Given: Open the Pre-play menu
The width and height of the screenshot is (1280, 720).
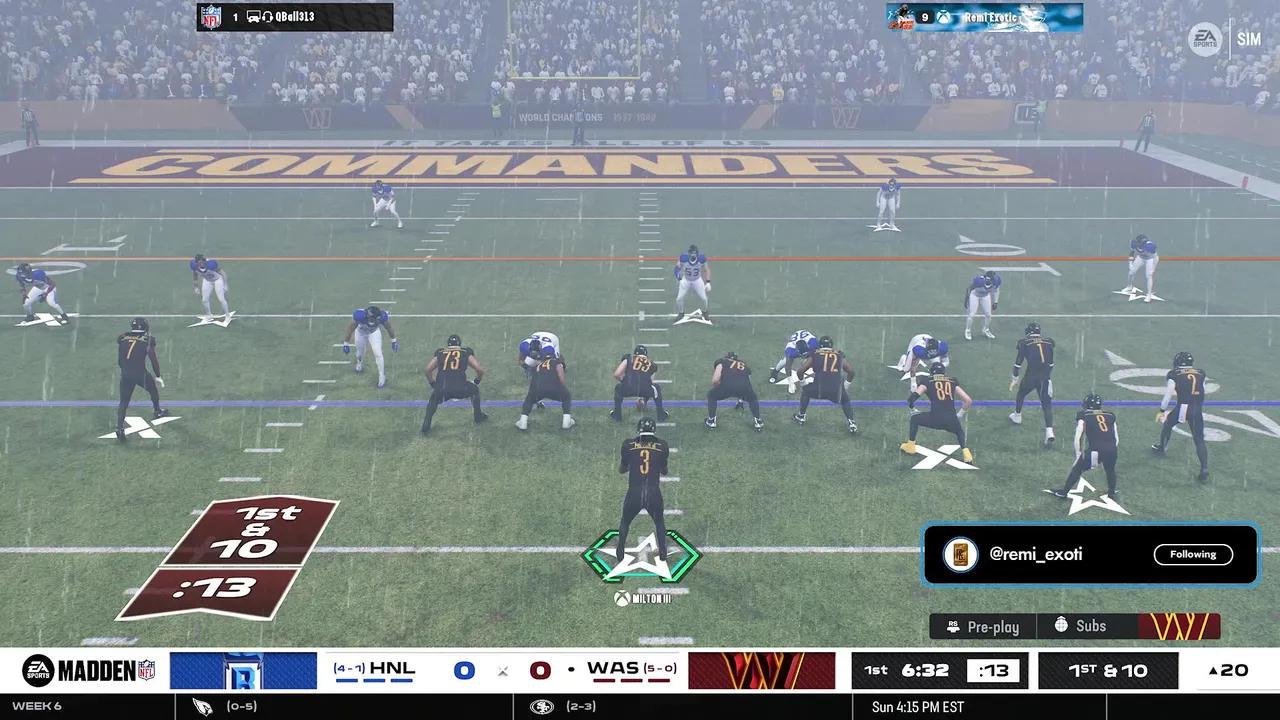Looking at the screenshot, I should (x=982, y=626).
